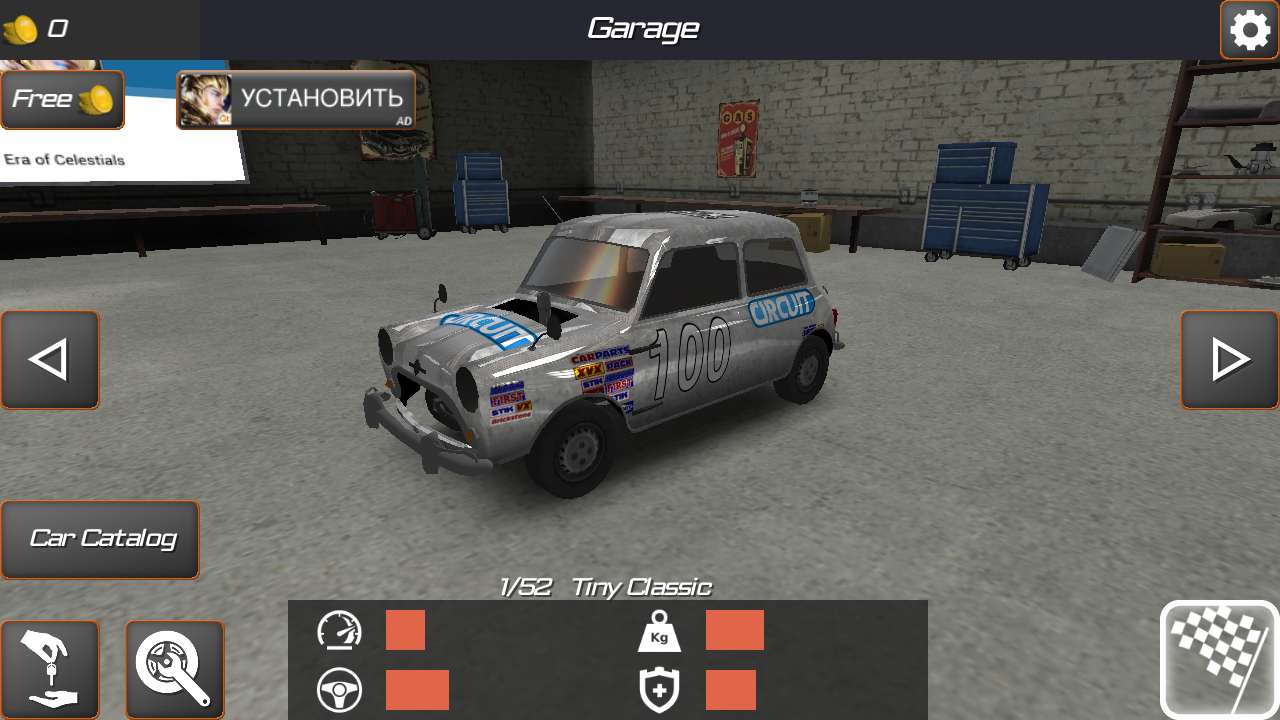Show the next car with right arrow

1229,360
